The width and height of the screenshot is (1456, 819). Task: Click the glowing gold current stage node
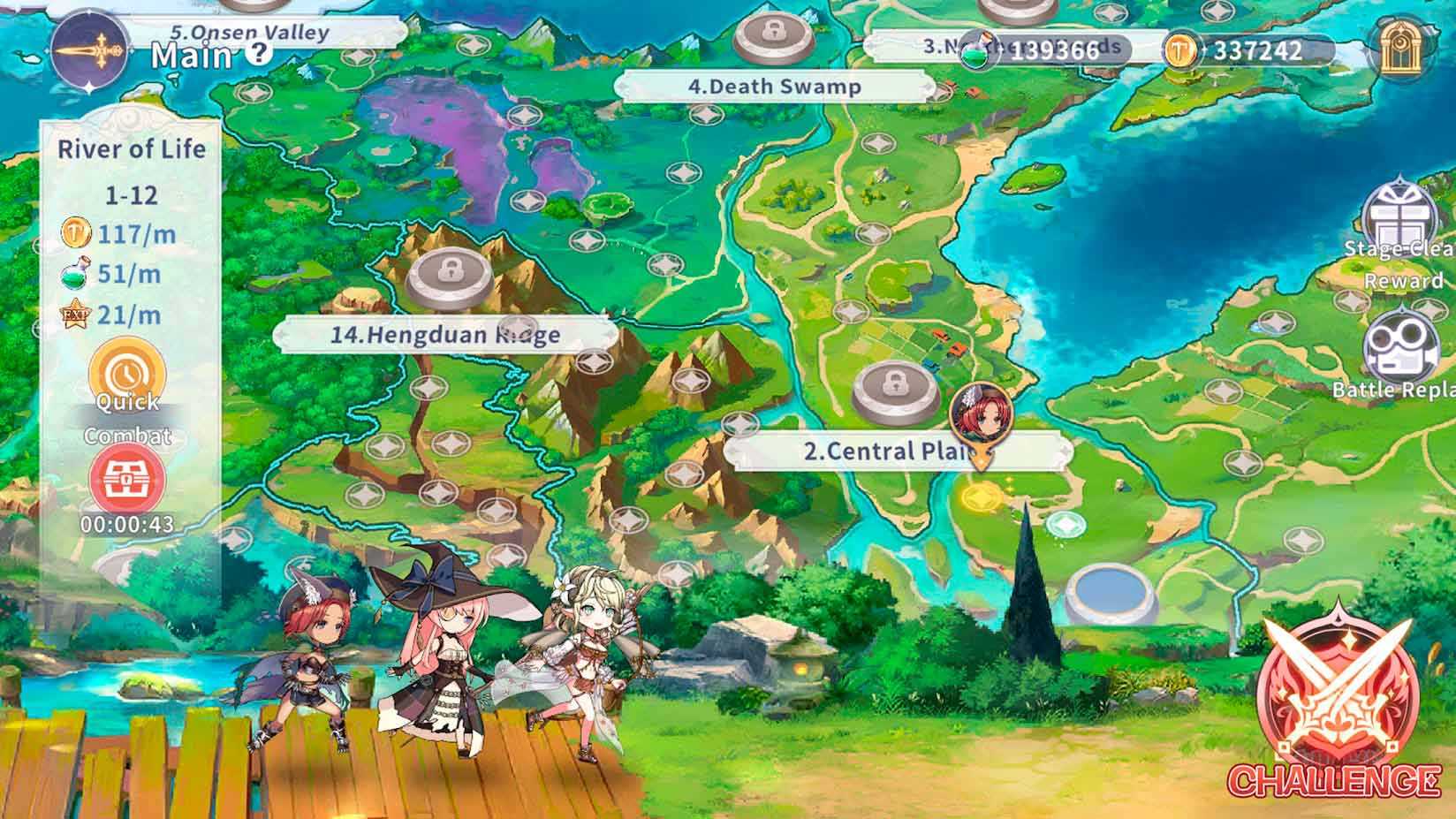[981, 497]
